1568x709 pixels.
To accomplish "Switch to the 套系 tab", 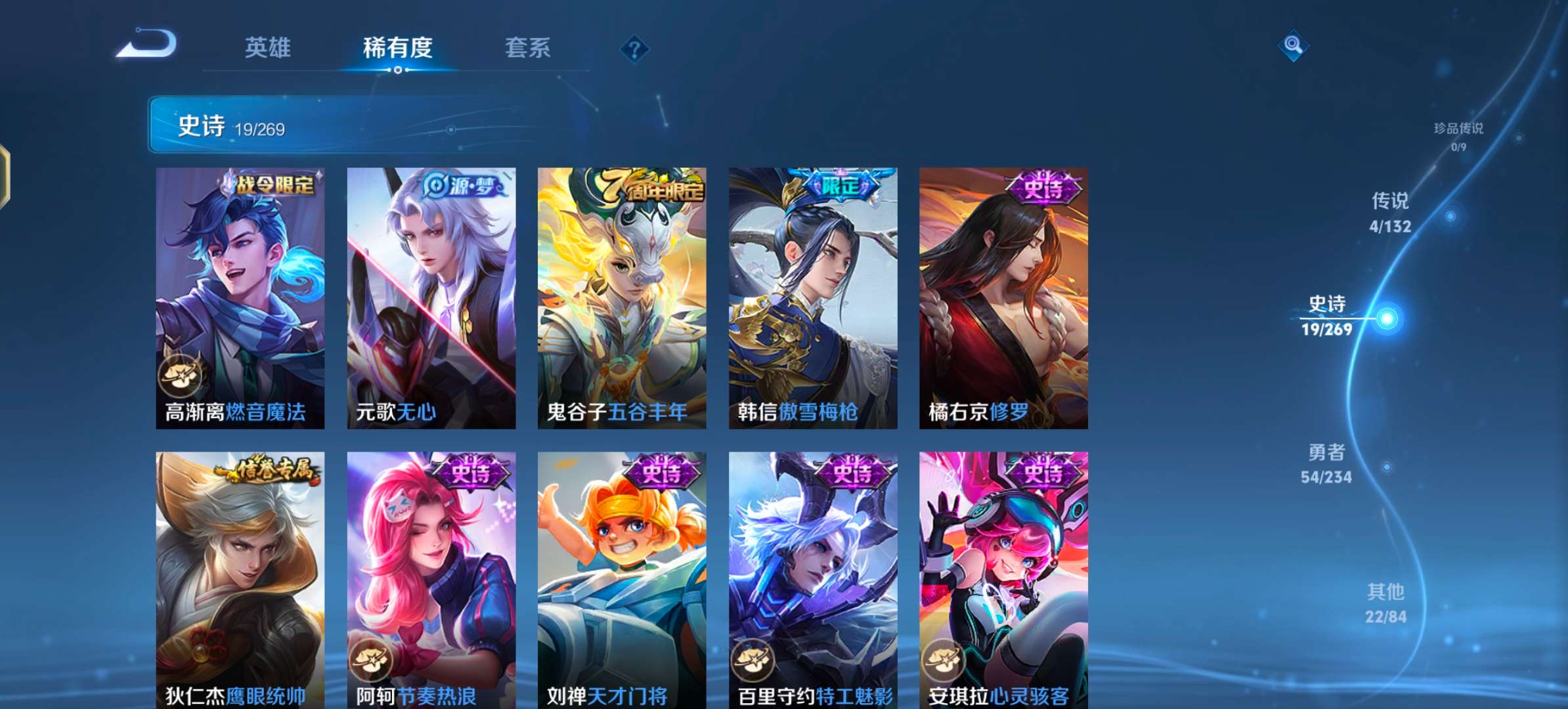I will 527,47.
